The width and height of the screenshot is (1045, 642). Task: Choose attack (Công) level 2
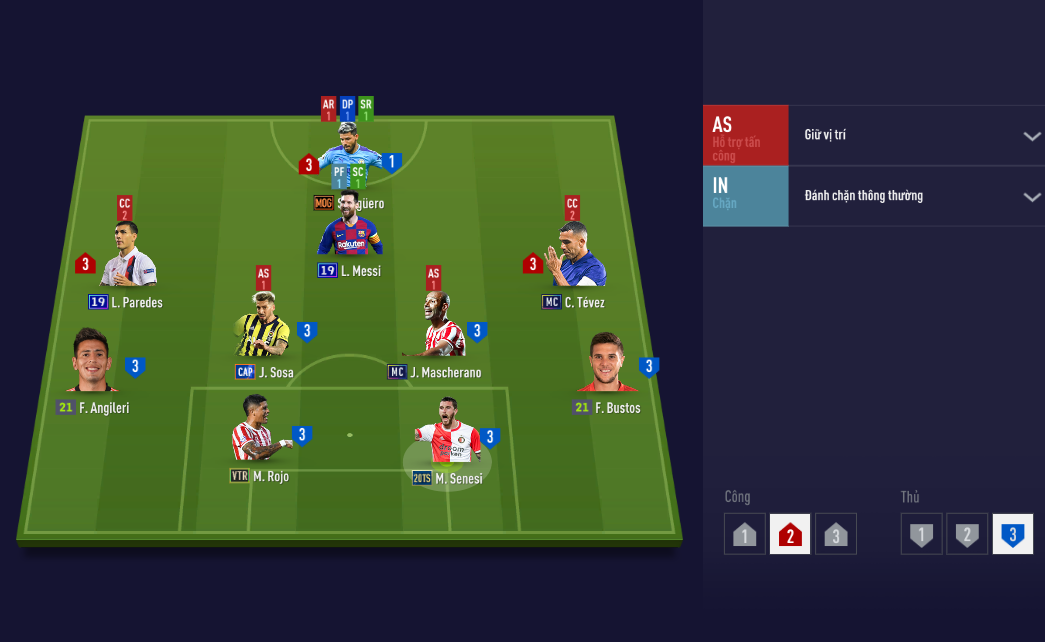(790, 534)
